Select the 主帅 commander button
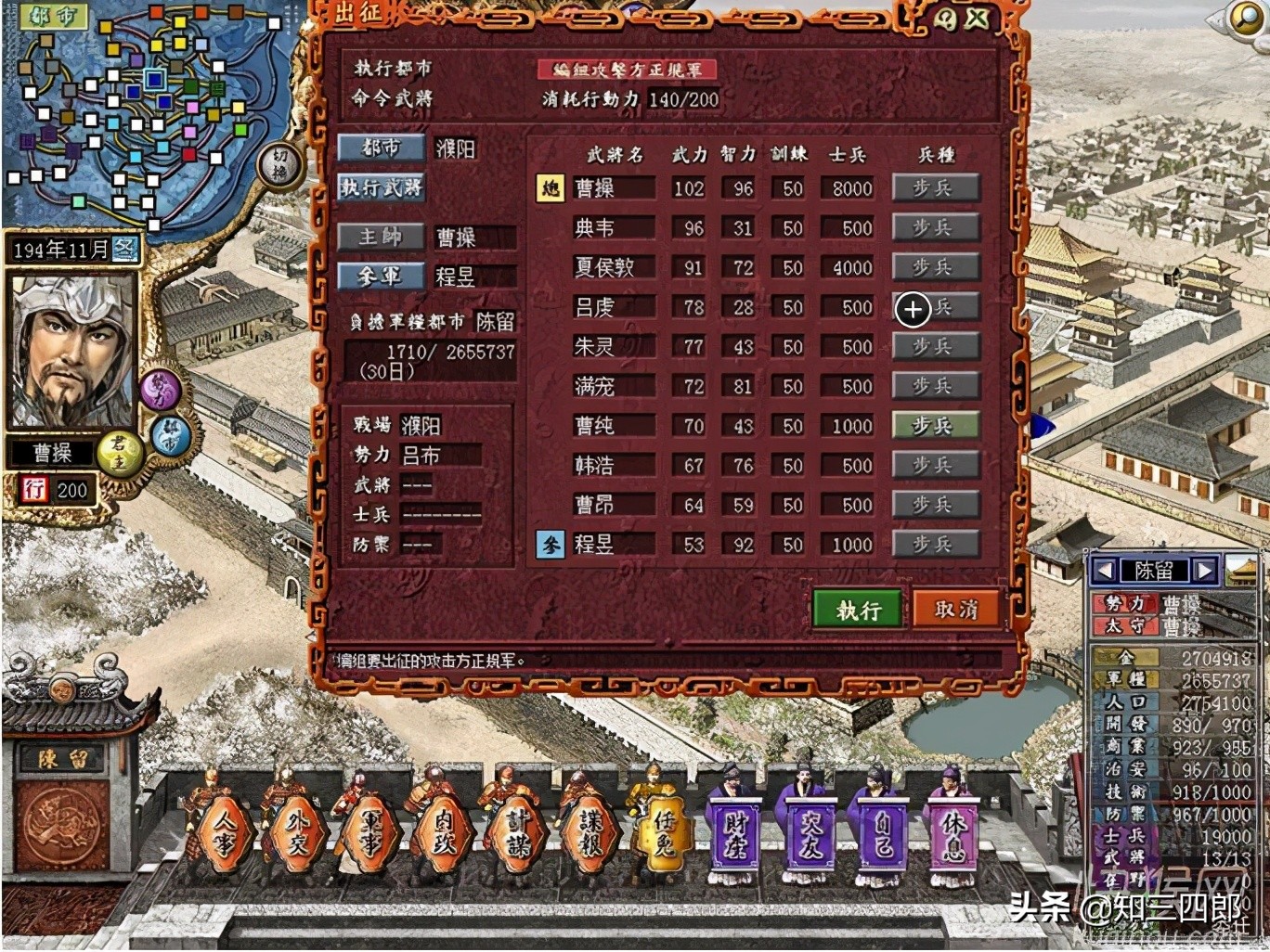Viewport: 1270px width, 952px height. pyautogui.click(x=381, y=237)
